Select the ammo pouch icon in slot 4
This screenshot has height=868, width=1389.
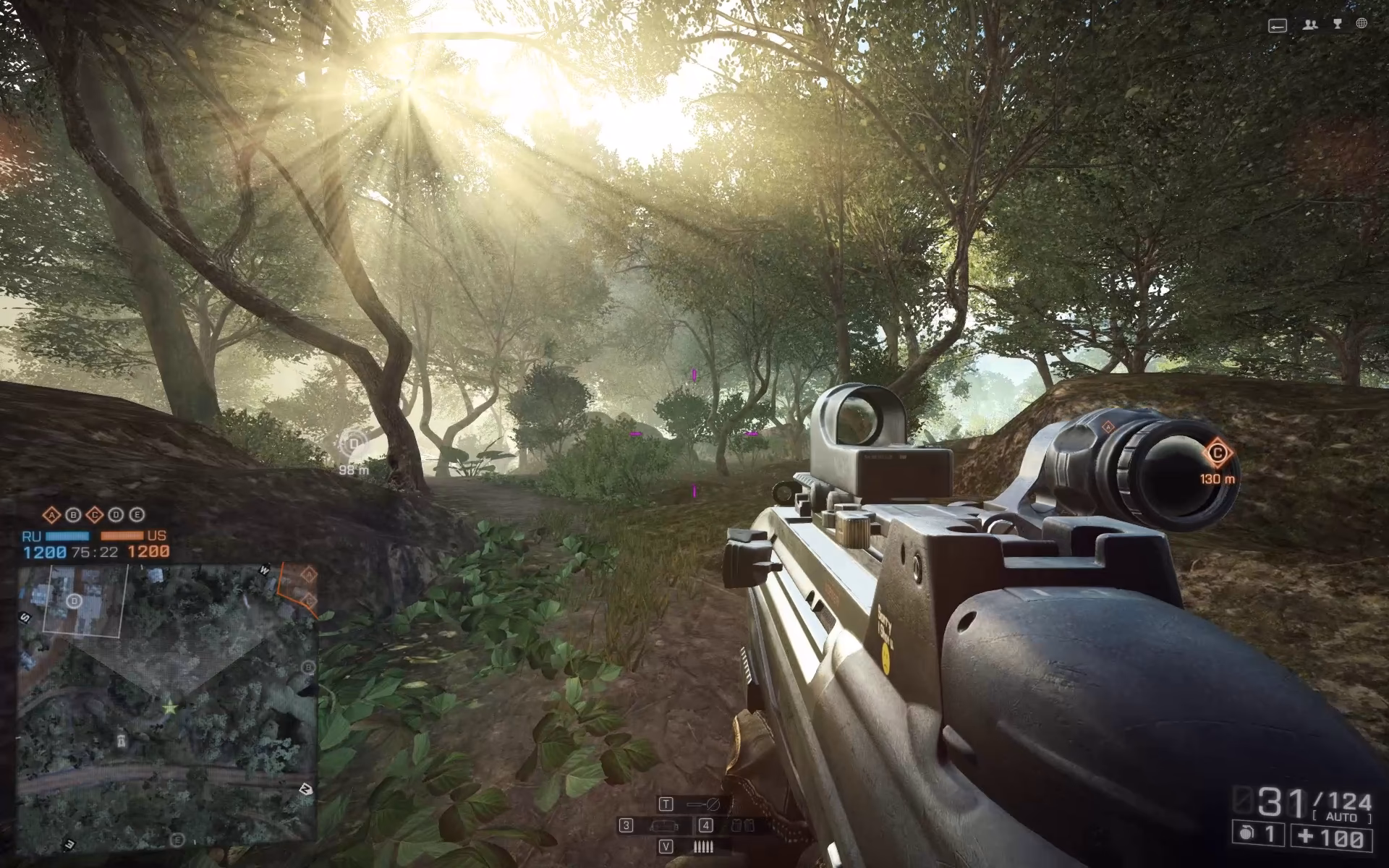(743, 825)
